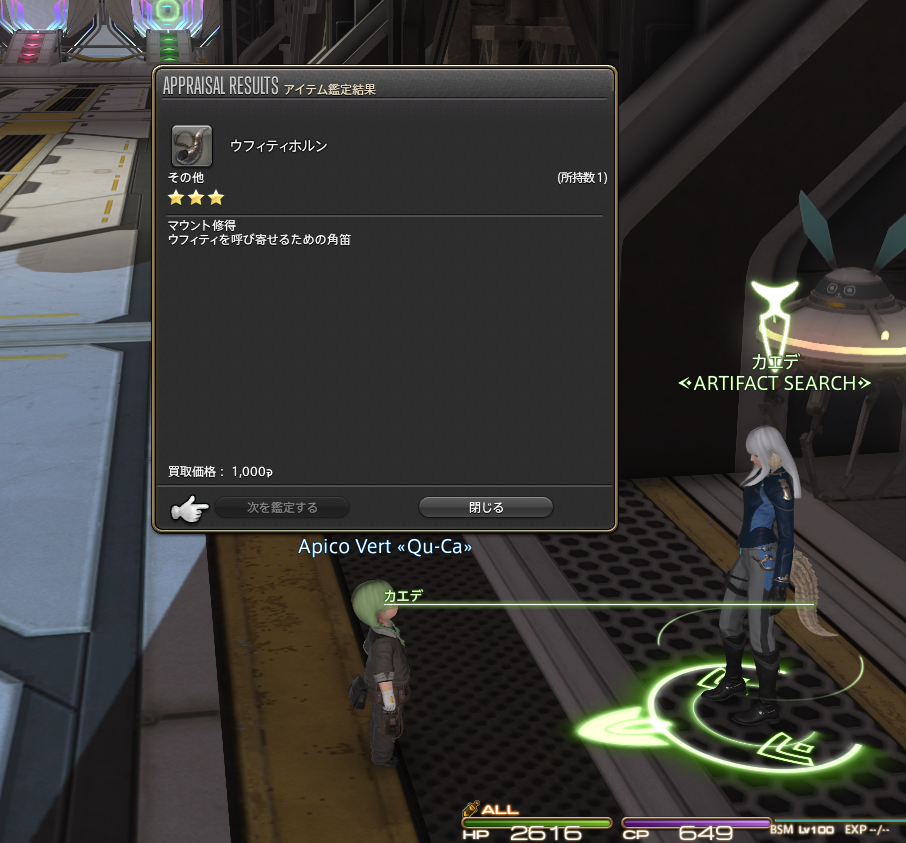Close the appraisal results with 閉じる

486,508
